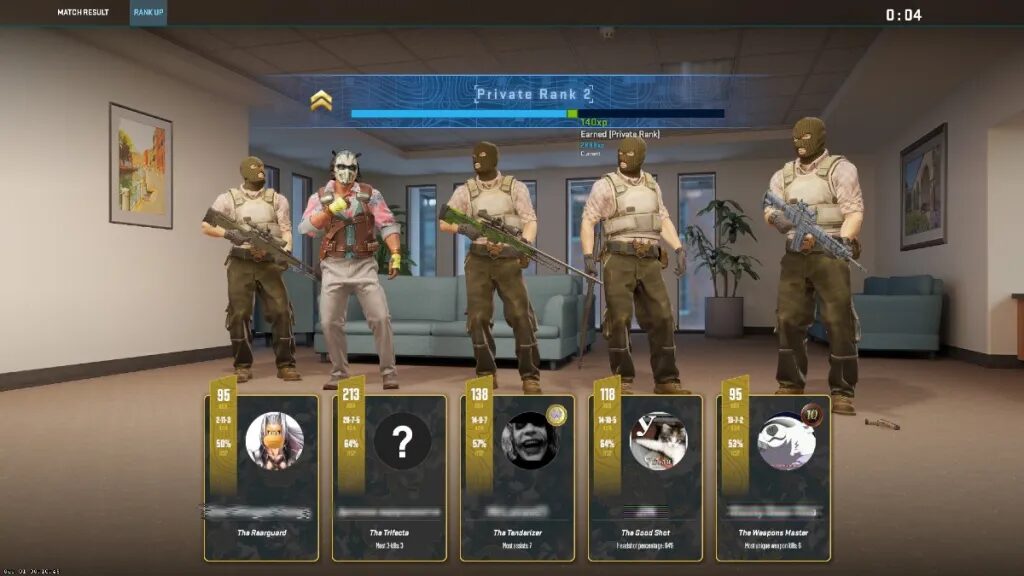View the cat avatar profile picture

click(x=658, y=440)
